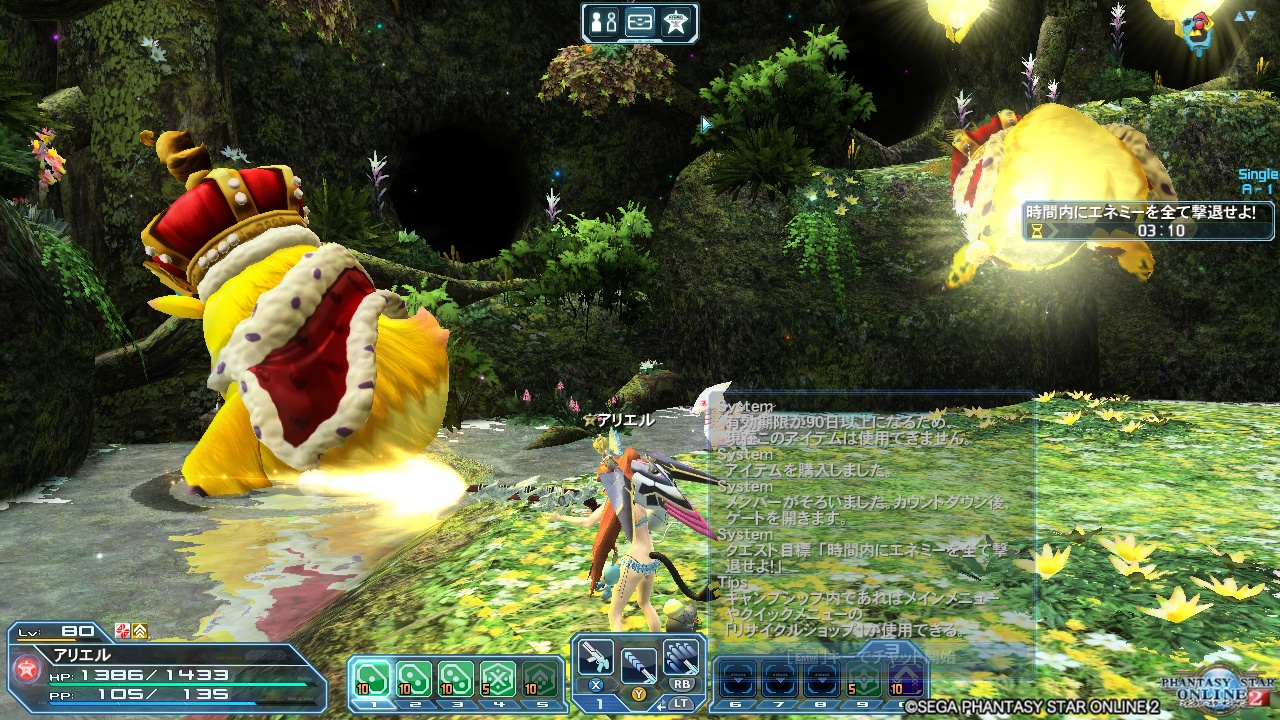Image resolution: width=1280 pixels, height=720 pixels.
Task: Open the two-person party icon at top
Action: (x=604, y=22)
